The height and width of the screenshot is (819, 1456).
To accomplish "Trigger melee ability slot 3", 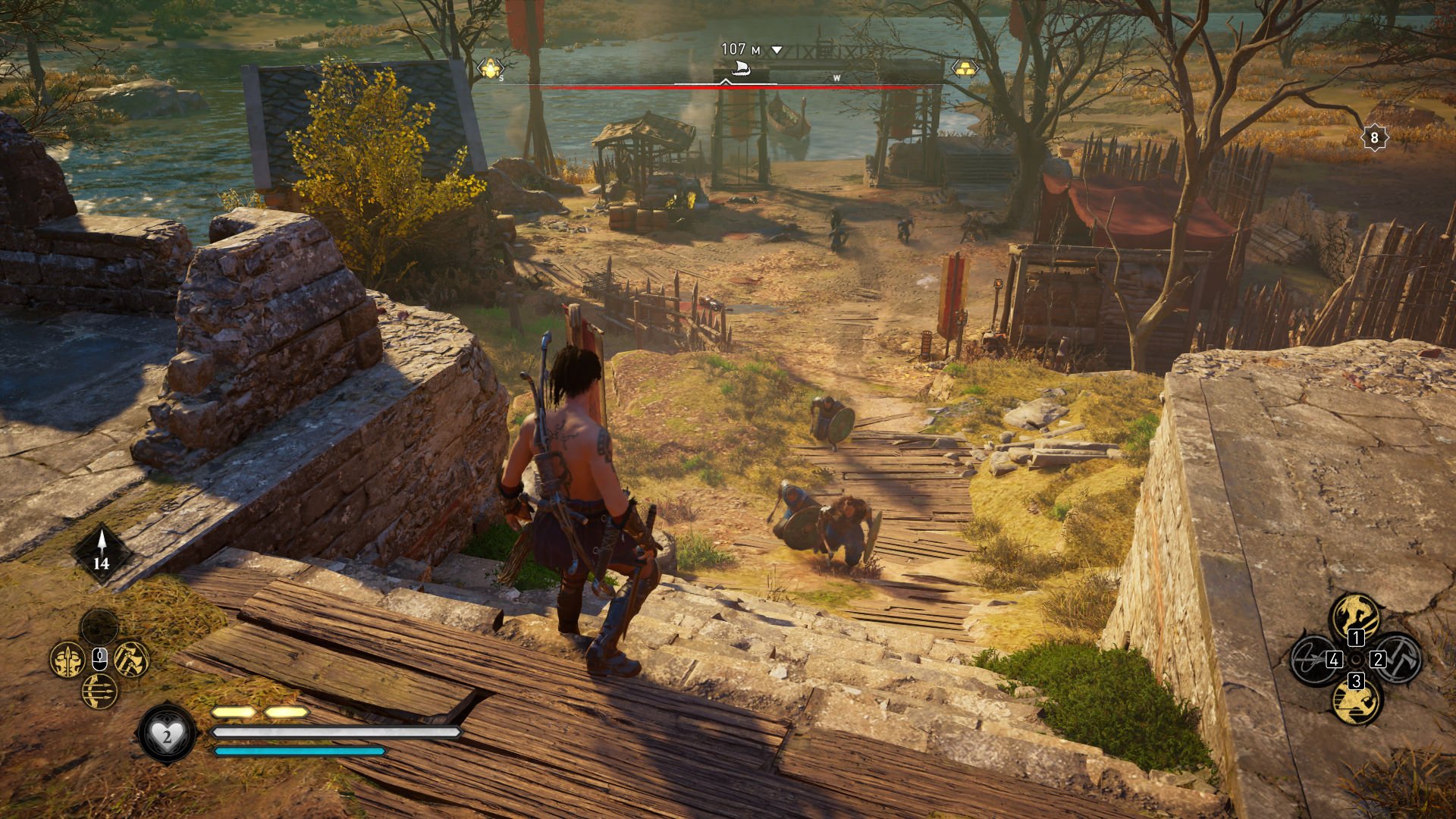I will 1356,701.
